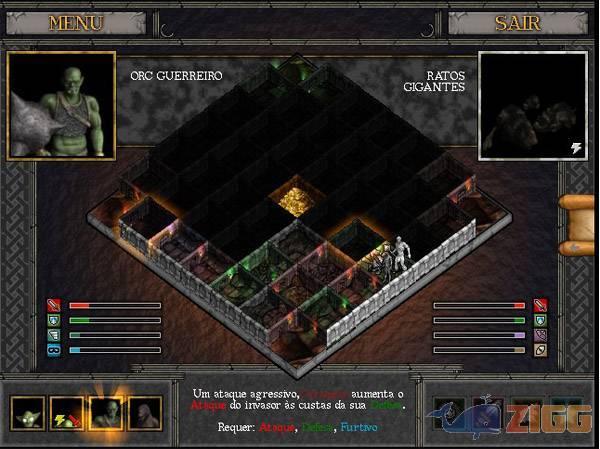This screenshot has height=449, width=600.
Task: Click the rats' green shield defense icon
Action: pos(540,320)
